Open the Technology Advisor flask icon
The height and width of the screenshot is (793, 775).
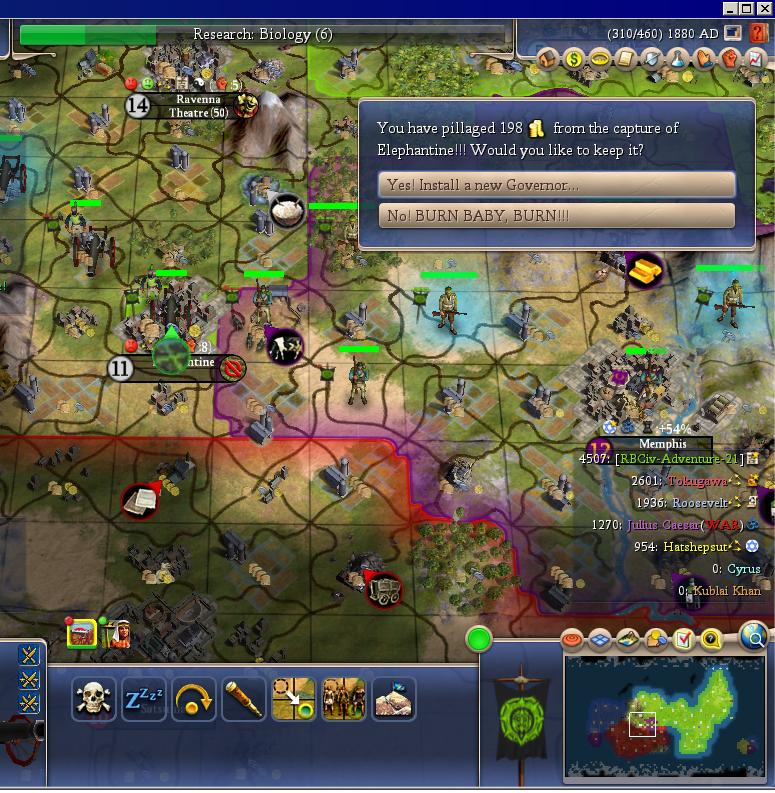[x=678, y=60]
